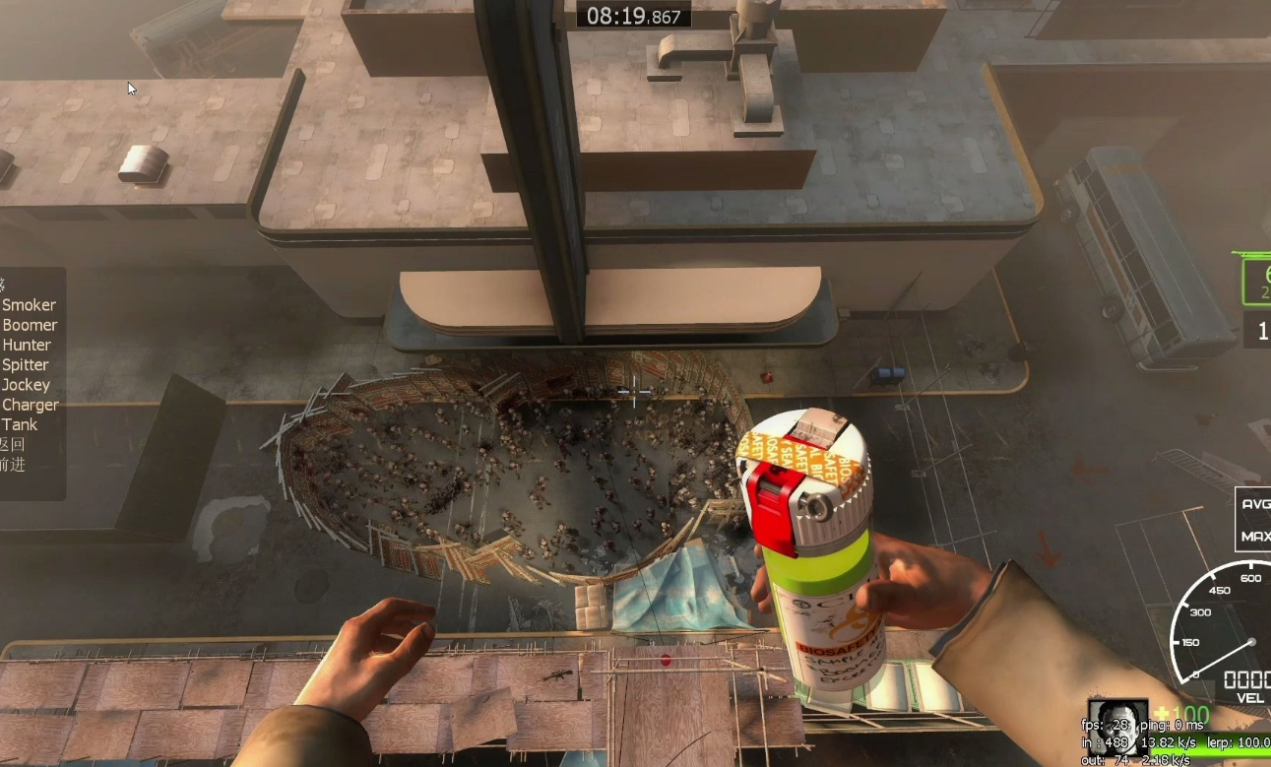Select Tank in the spawn menu
Image resolution: width=1271 pixels, height=767 pixels.
tap(20, 425)
